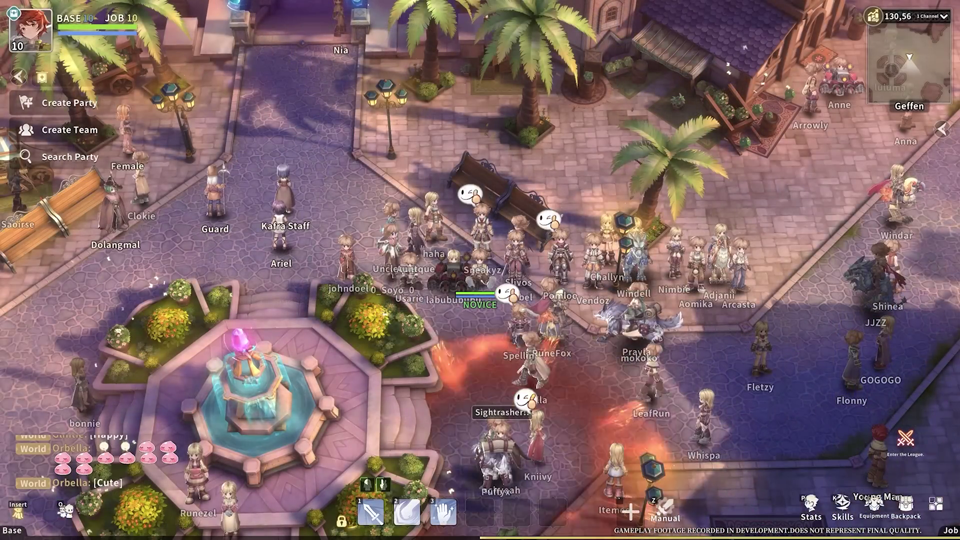960x540 pixels.
Task: Activate the hand skill in slot 3
Action: point(443,513)
